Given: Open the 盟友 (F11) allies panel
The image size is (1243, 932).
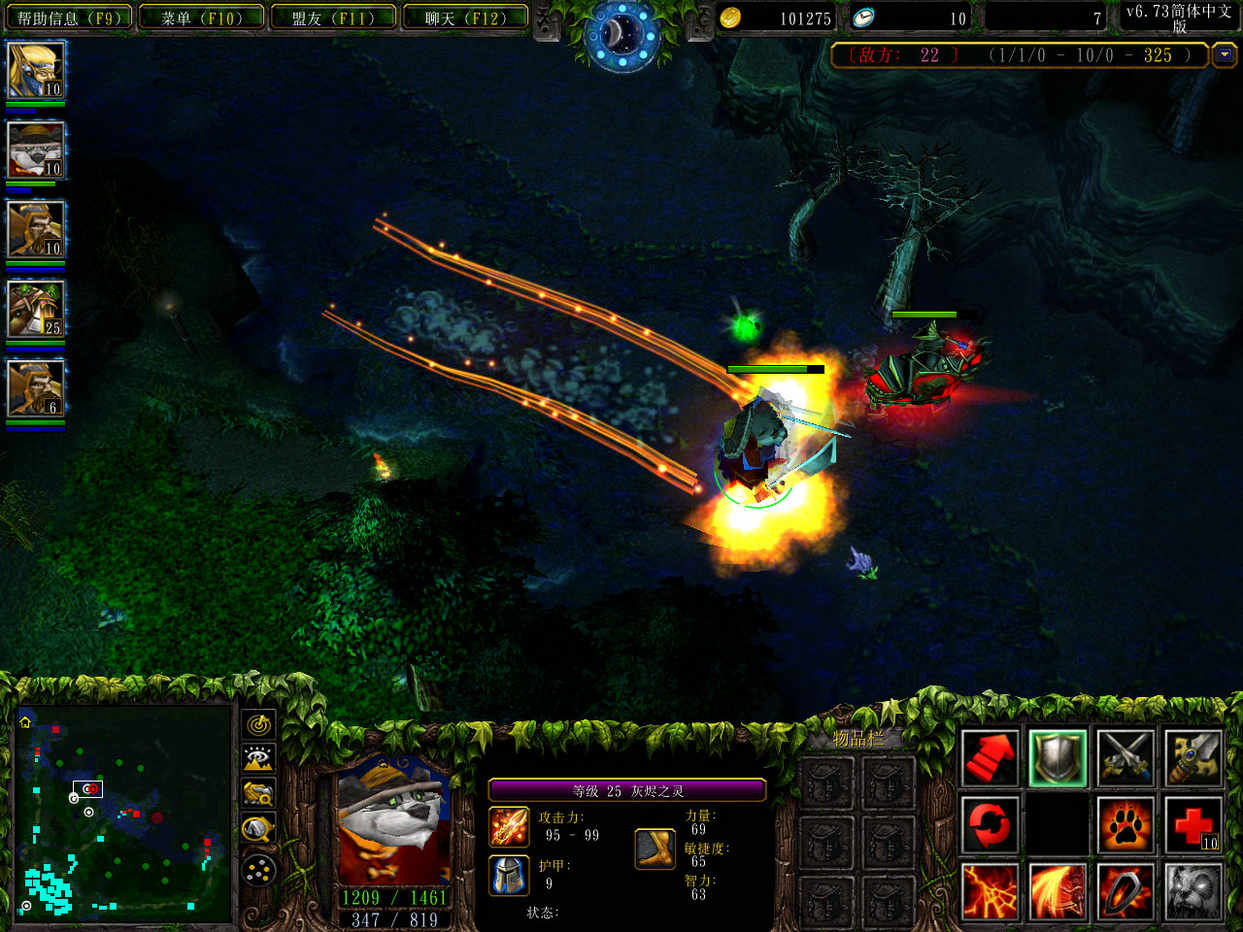Looking at the screenshot, I should pyautogui.click(x=333, y=17).
